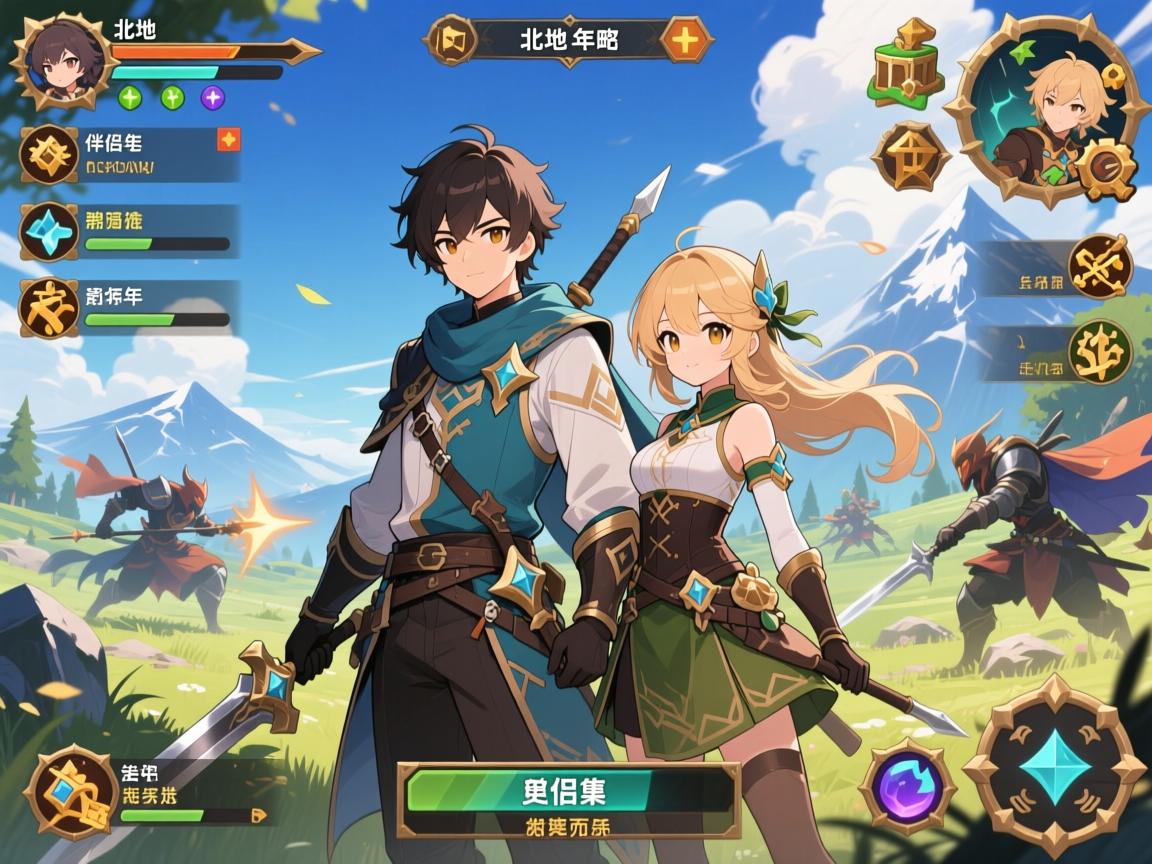
Task: Open the treasure chest icon
Action: 907,62
